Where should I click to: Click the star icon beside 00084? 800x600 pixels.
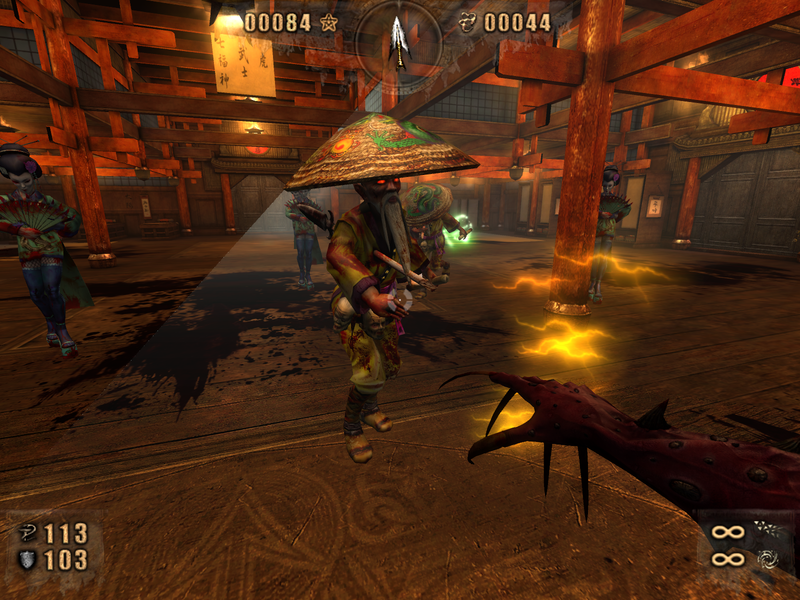330,22
